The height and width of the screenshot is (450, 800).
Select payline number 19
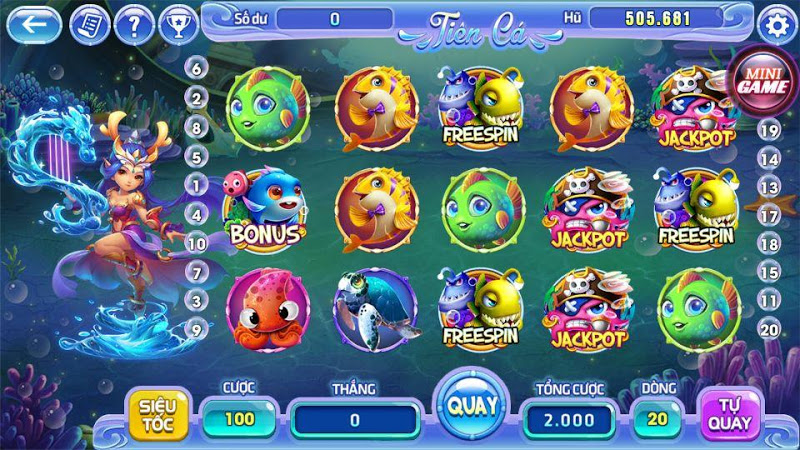(x=769, y=130)
